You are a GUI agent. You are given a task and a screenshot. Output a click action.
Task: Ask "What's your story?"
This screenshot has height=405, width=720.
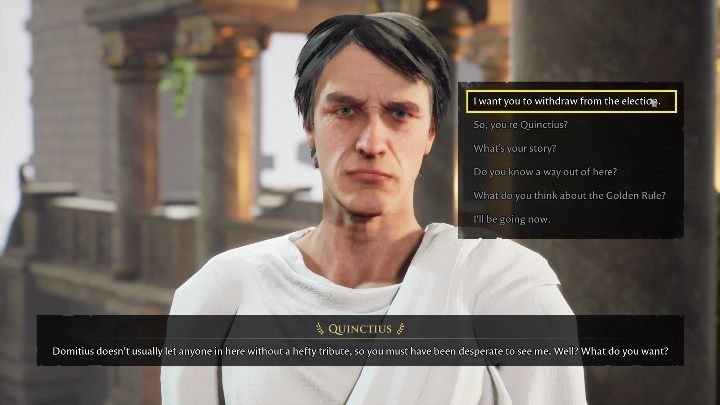click(x=515, y=149)
